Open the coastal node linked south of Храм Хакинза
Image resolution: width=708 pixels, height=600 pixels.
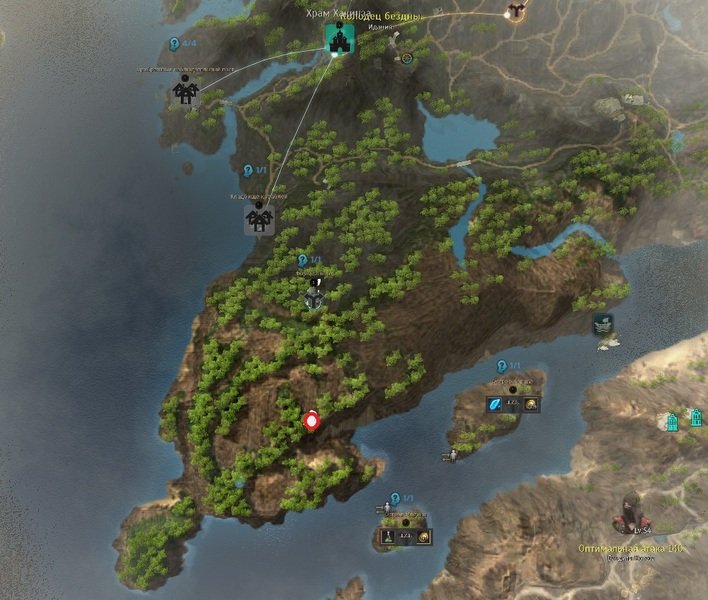point(259,219)
